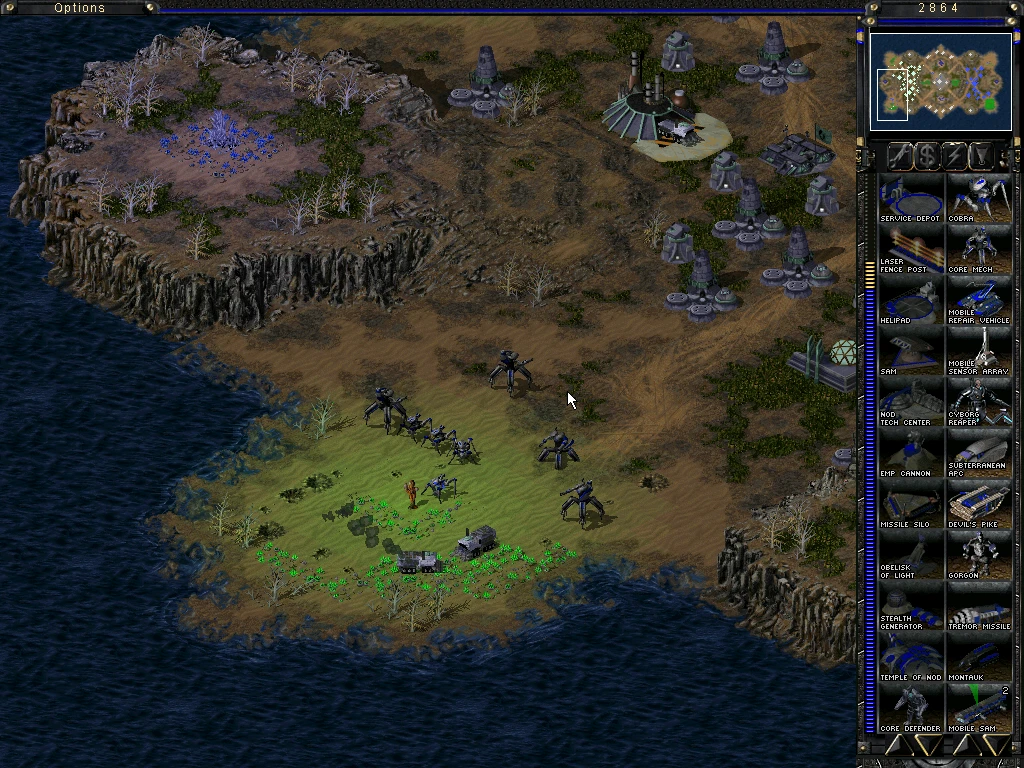The width and height of the screenshot is (1024, 768).
Task: Construct a Helipad
Action: pyautogui.click(x=909, y=301)
